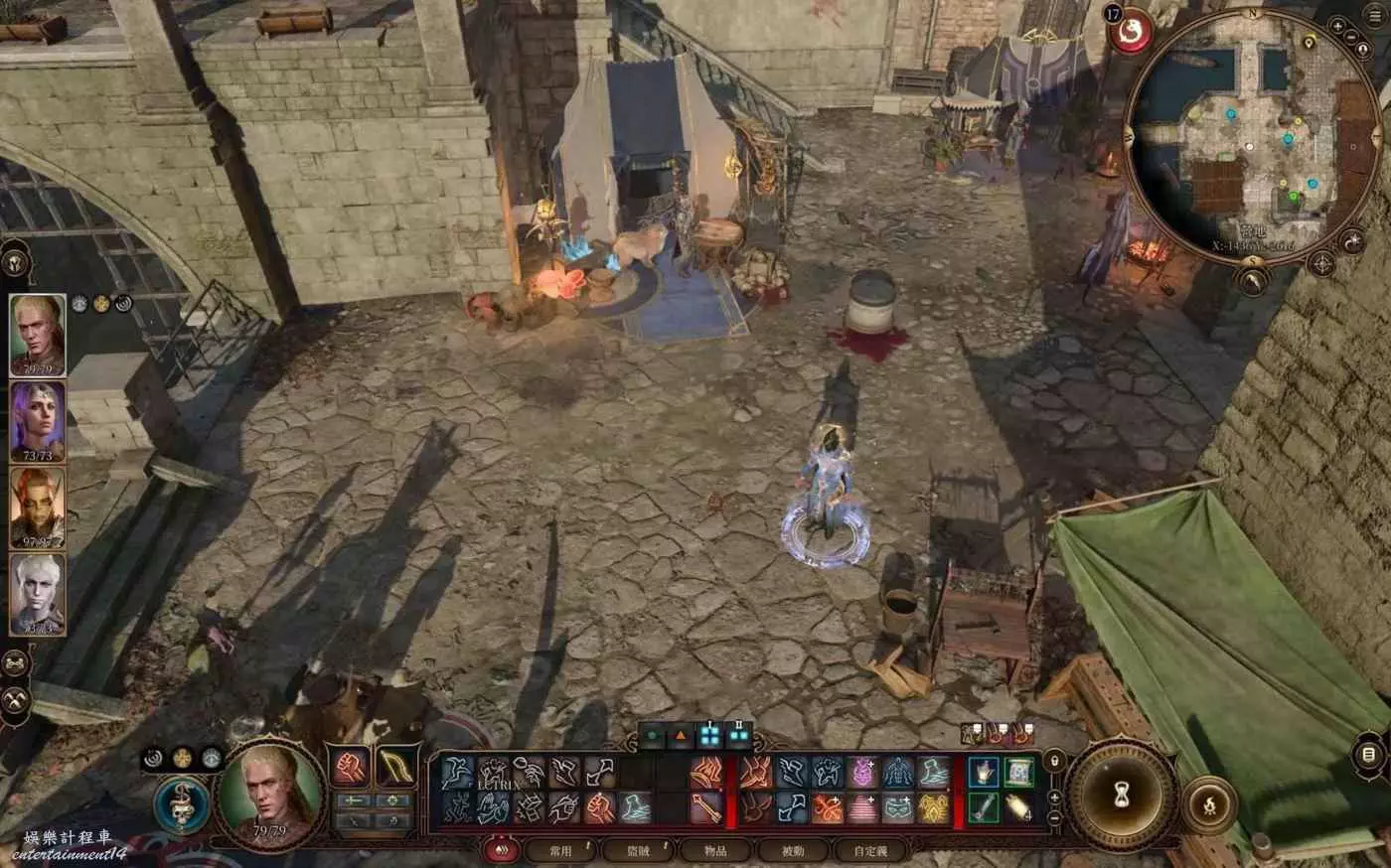Open the 盜賊 hotbar tab

638,850
